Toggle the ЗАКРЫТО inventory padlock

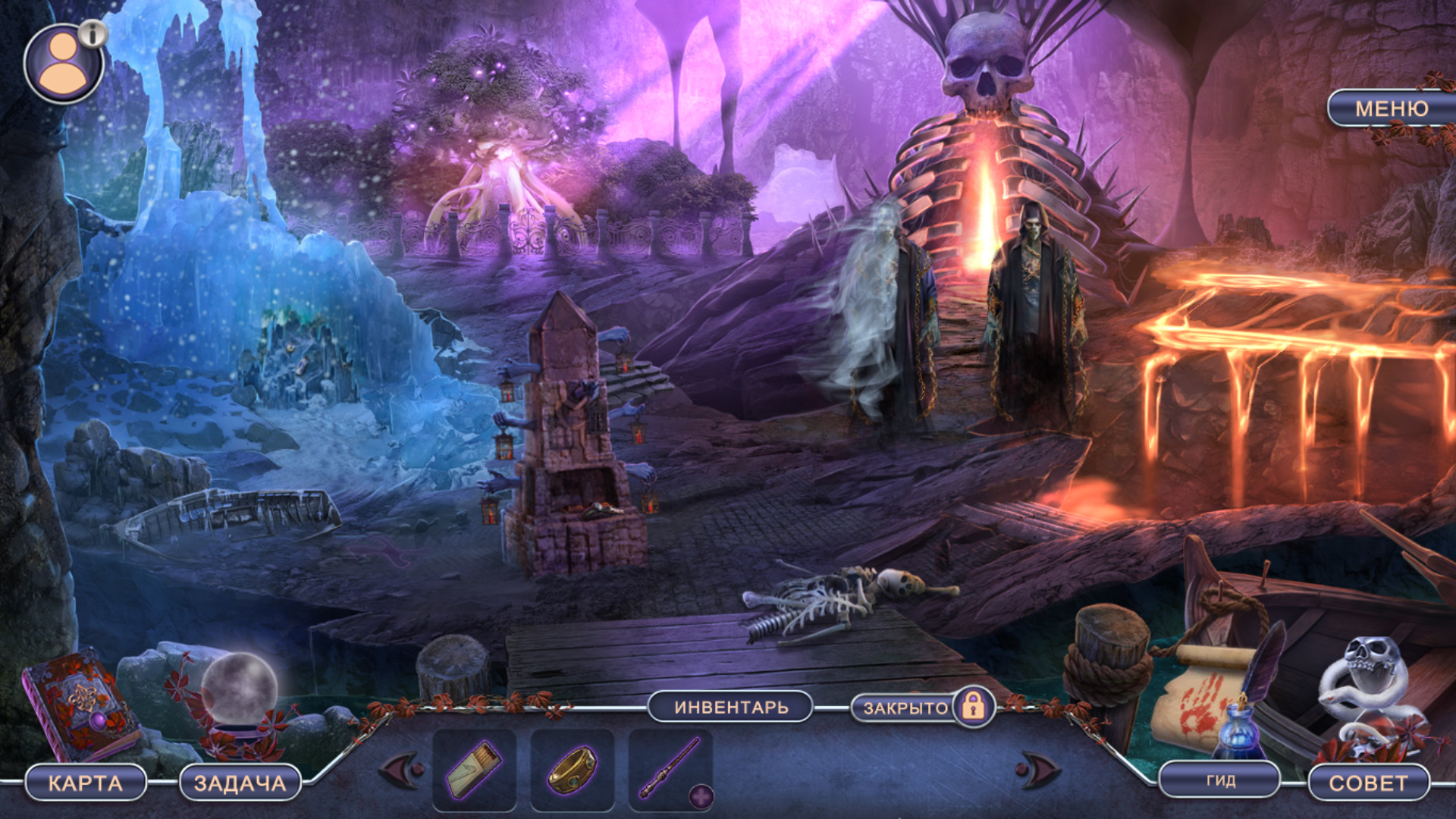coord(973,707)
